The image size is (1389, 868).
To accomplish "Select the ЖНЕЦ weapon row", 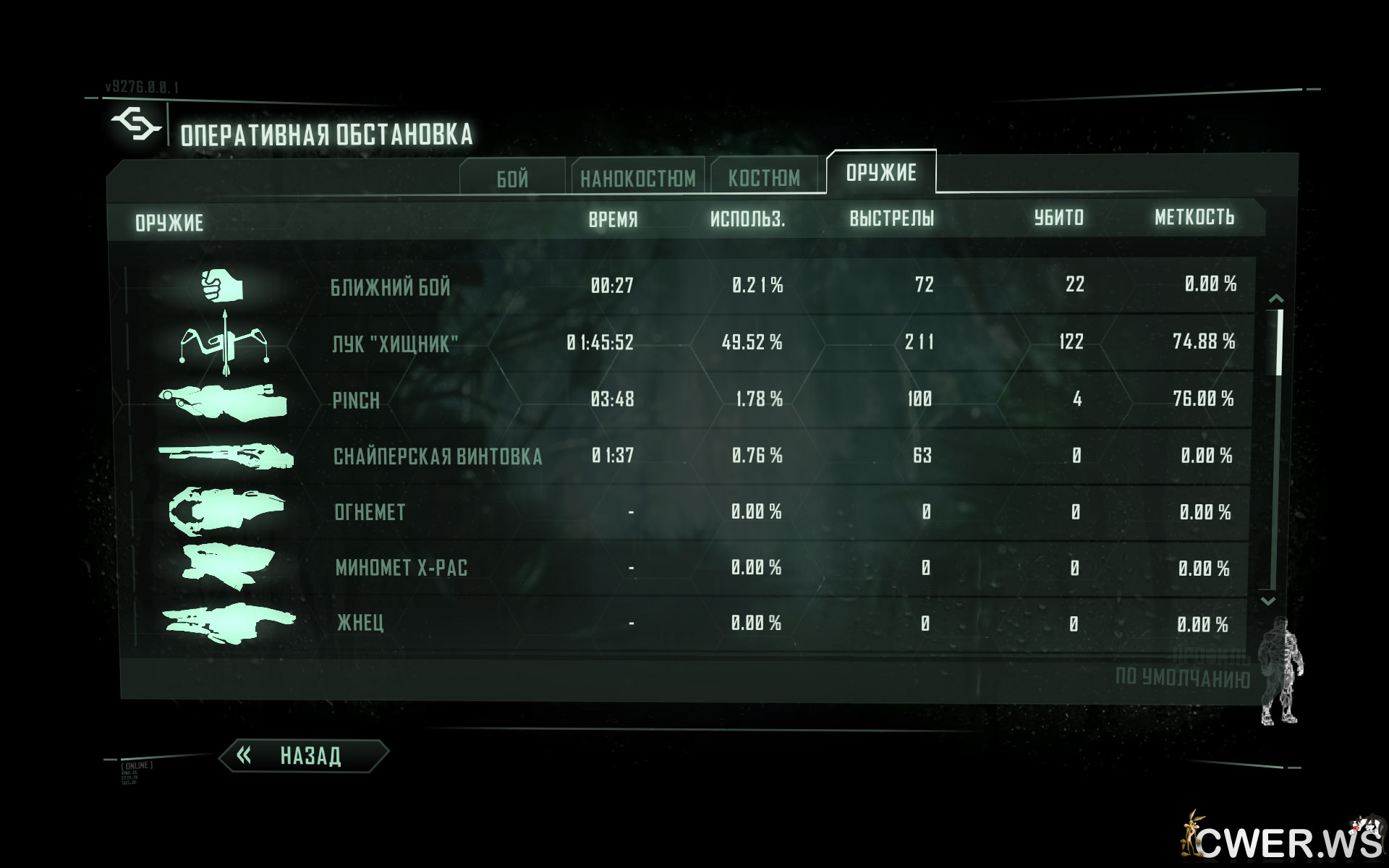I will (x=360, y=623).
